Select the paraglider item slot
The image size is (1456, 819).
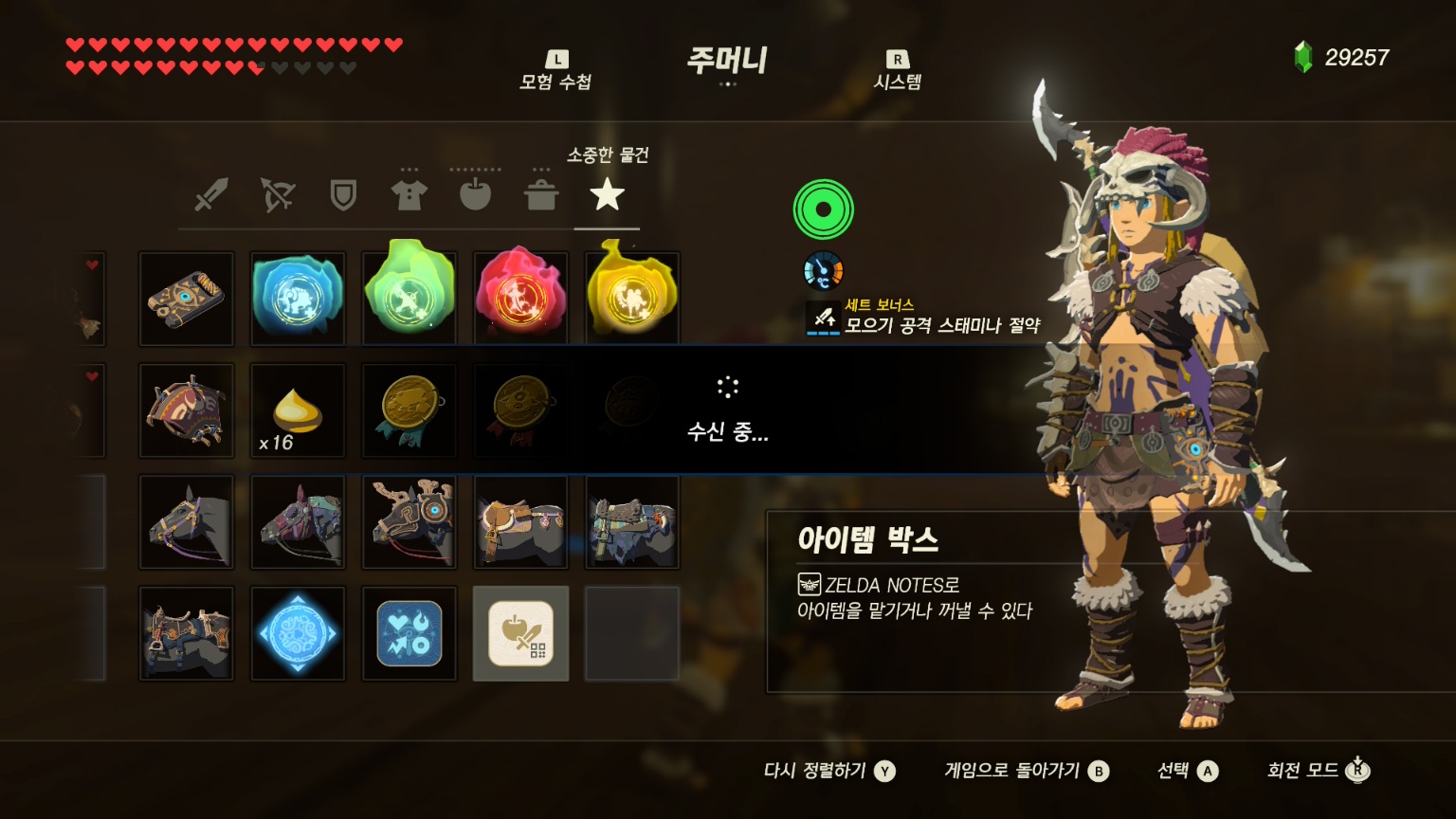[187, 410]
